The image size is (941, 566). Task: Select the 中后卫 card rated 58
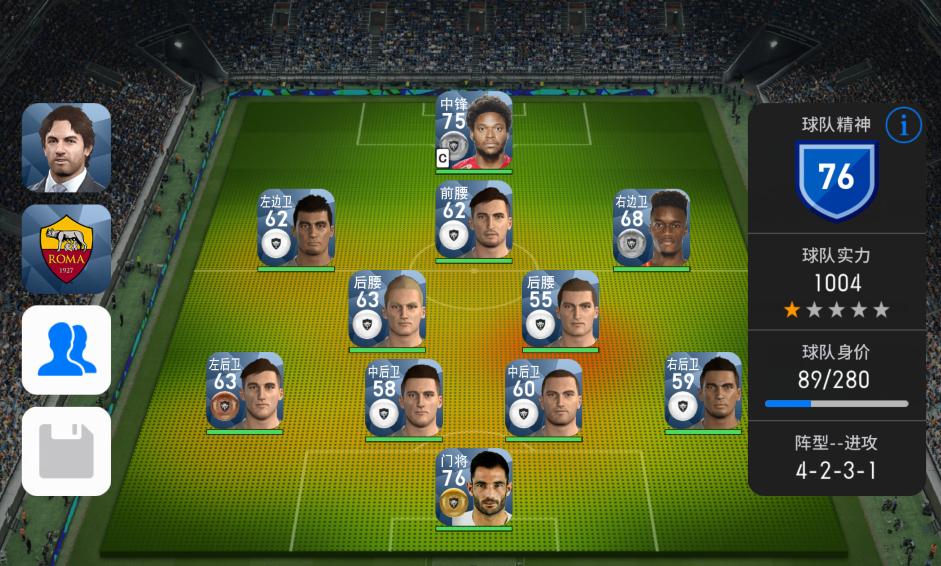tap(403, 398)
